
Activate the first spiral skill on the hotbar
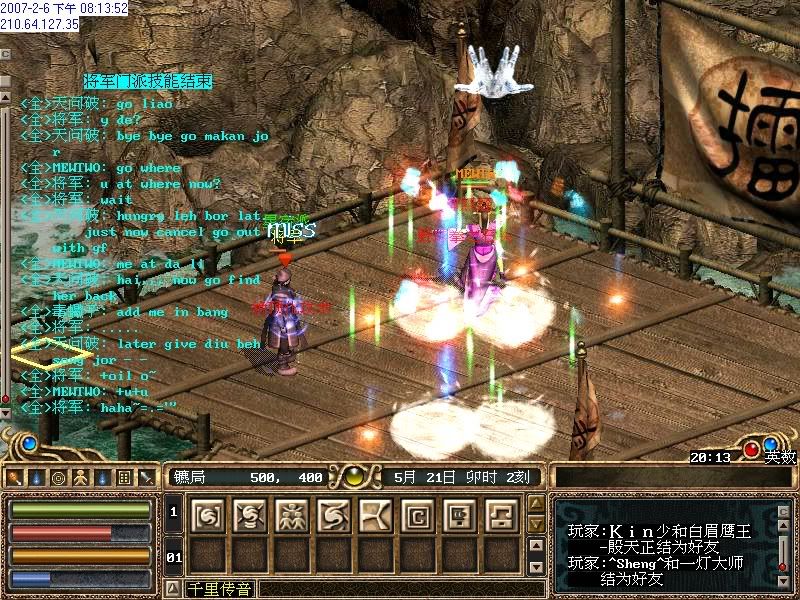coord(208,515)
